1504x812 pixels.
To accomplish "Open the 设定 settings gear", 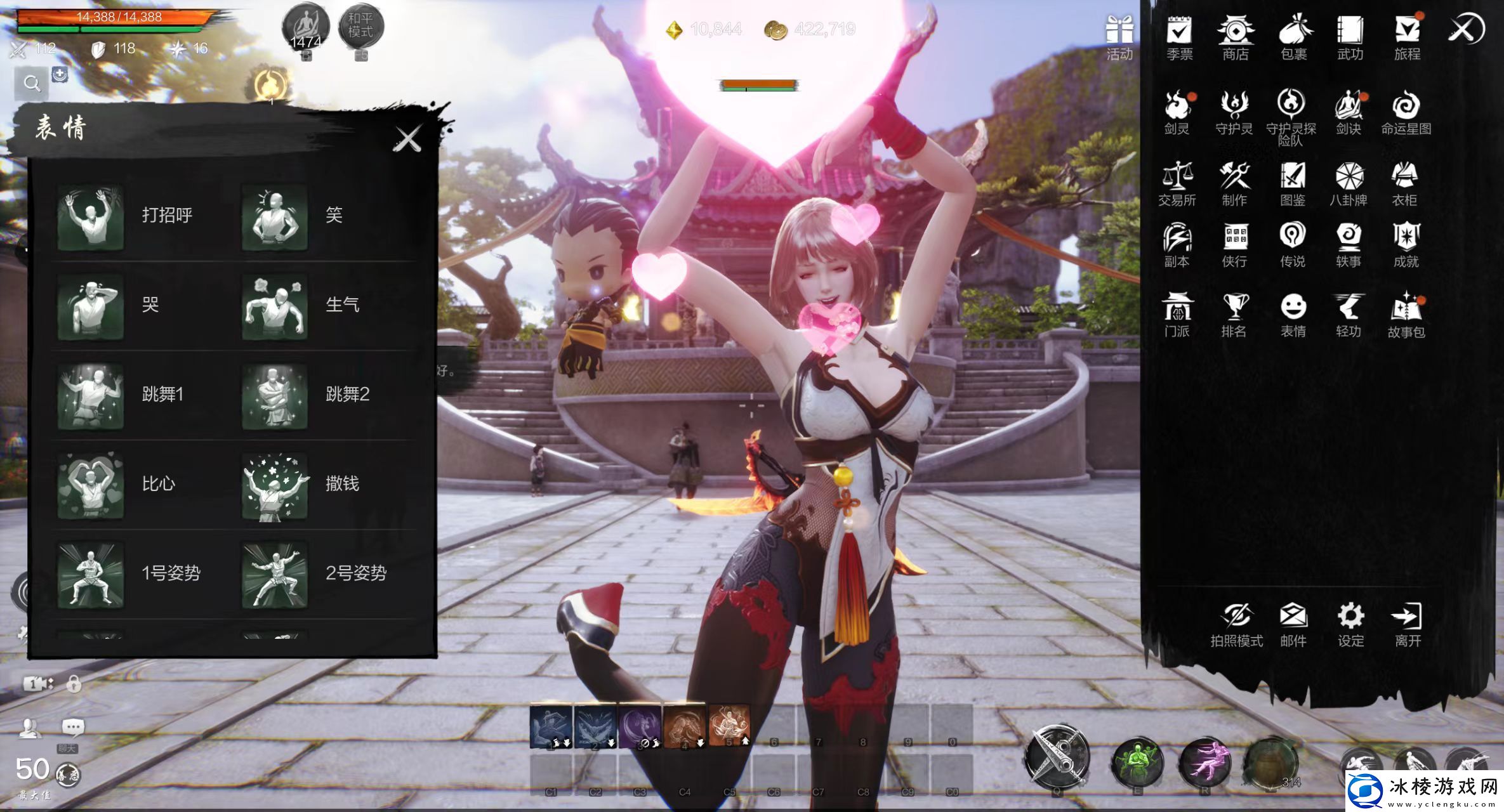I will pos(1350,624).
